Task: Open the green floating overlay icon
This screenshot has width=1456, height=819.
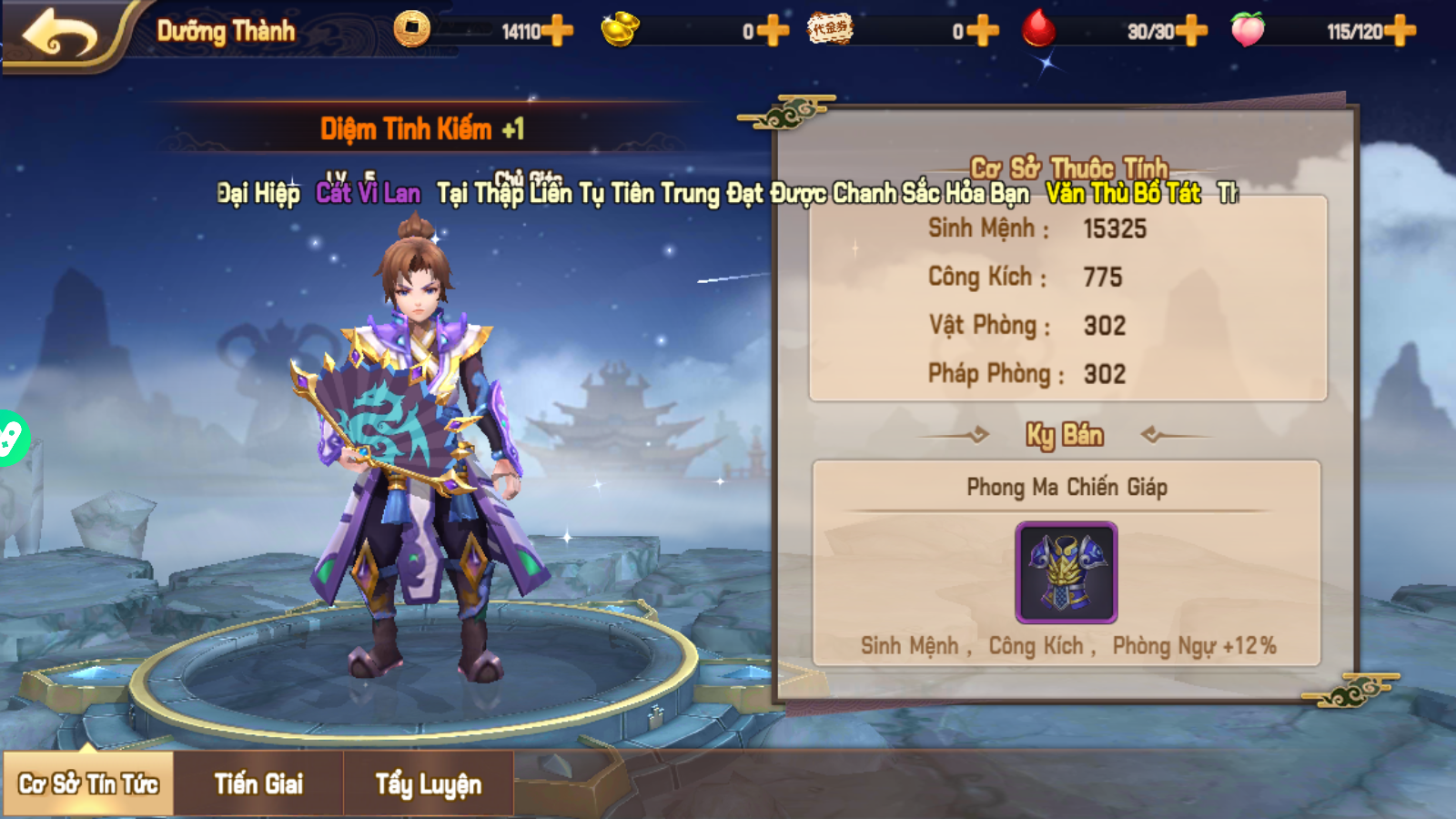Action: [x=11, y=438]
